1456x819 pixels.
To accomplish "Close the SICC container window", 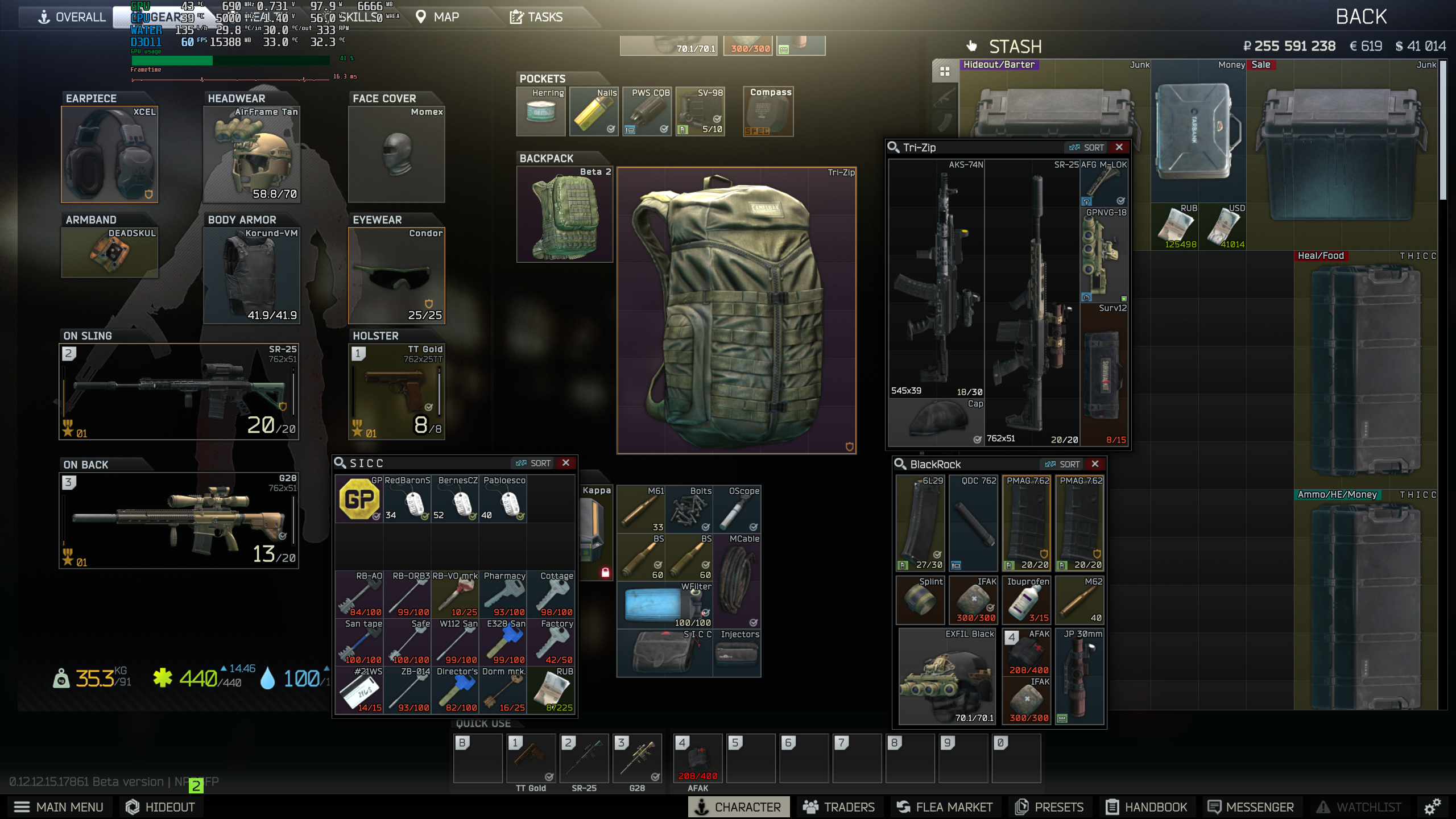I will [566, 462].
